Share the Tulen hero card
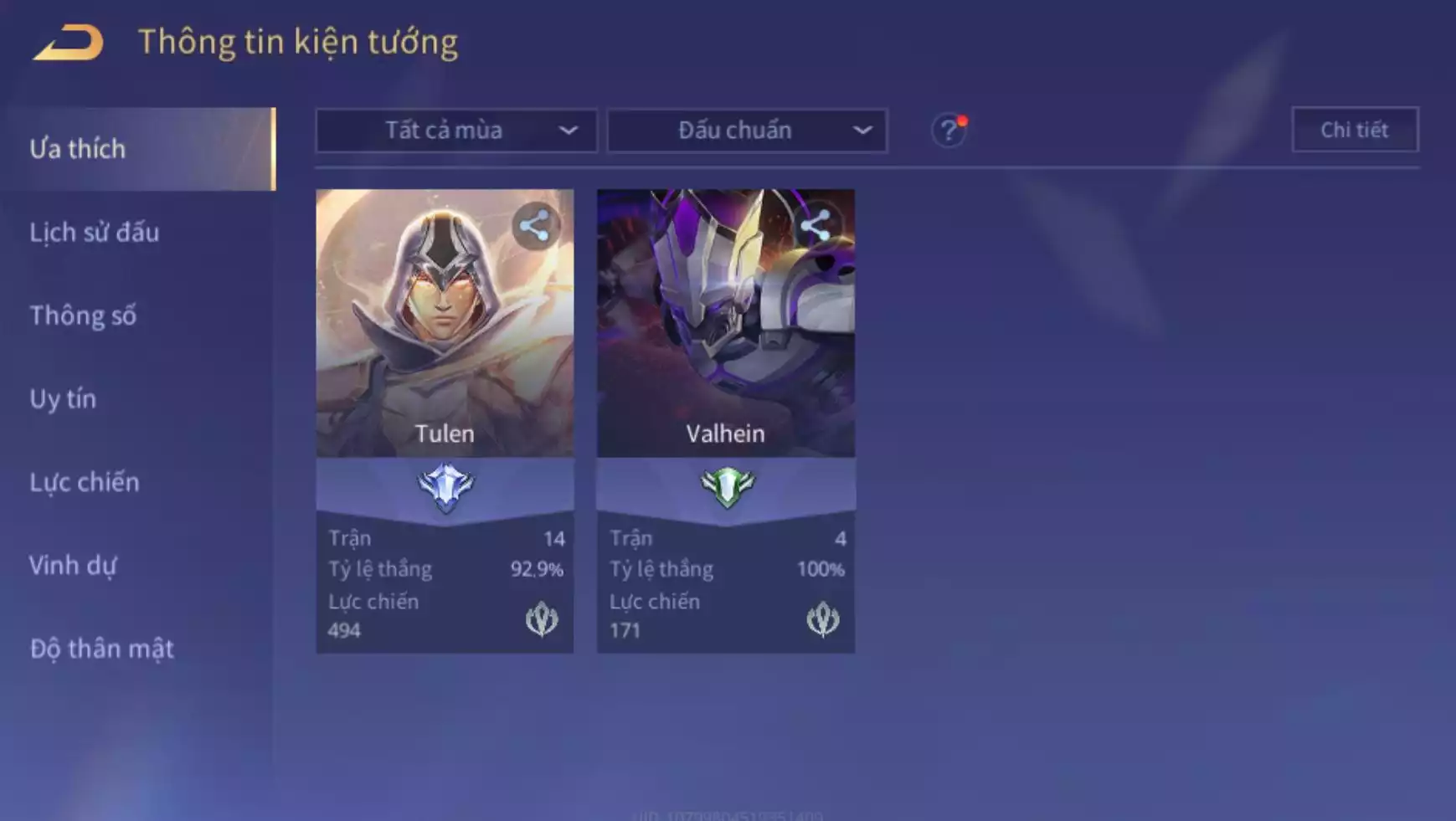 coord(535,226)
